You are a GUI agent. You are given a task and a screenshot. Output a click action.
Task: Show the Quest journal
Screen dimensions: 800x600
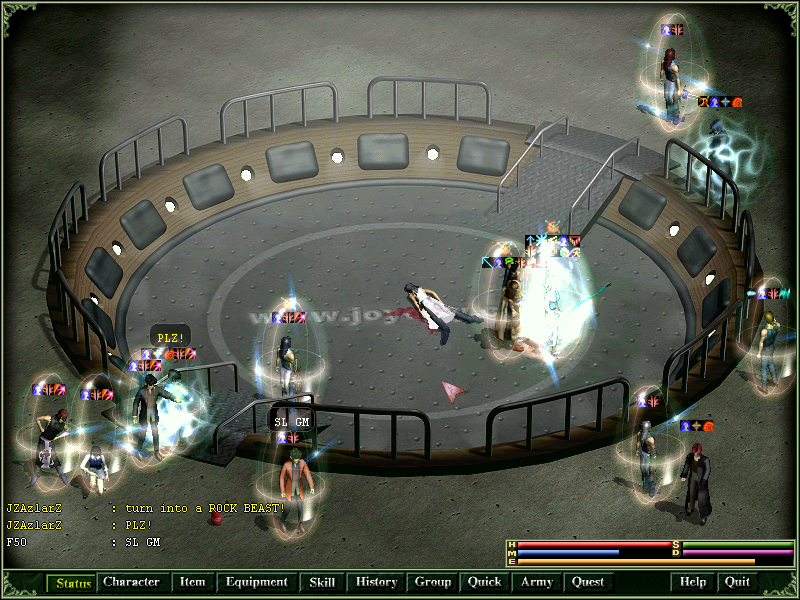coord(588,582)
